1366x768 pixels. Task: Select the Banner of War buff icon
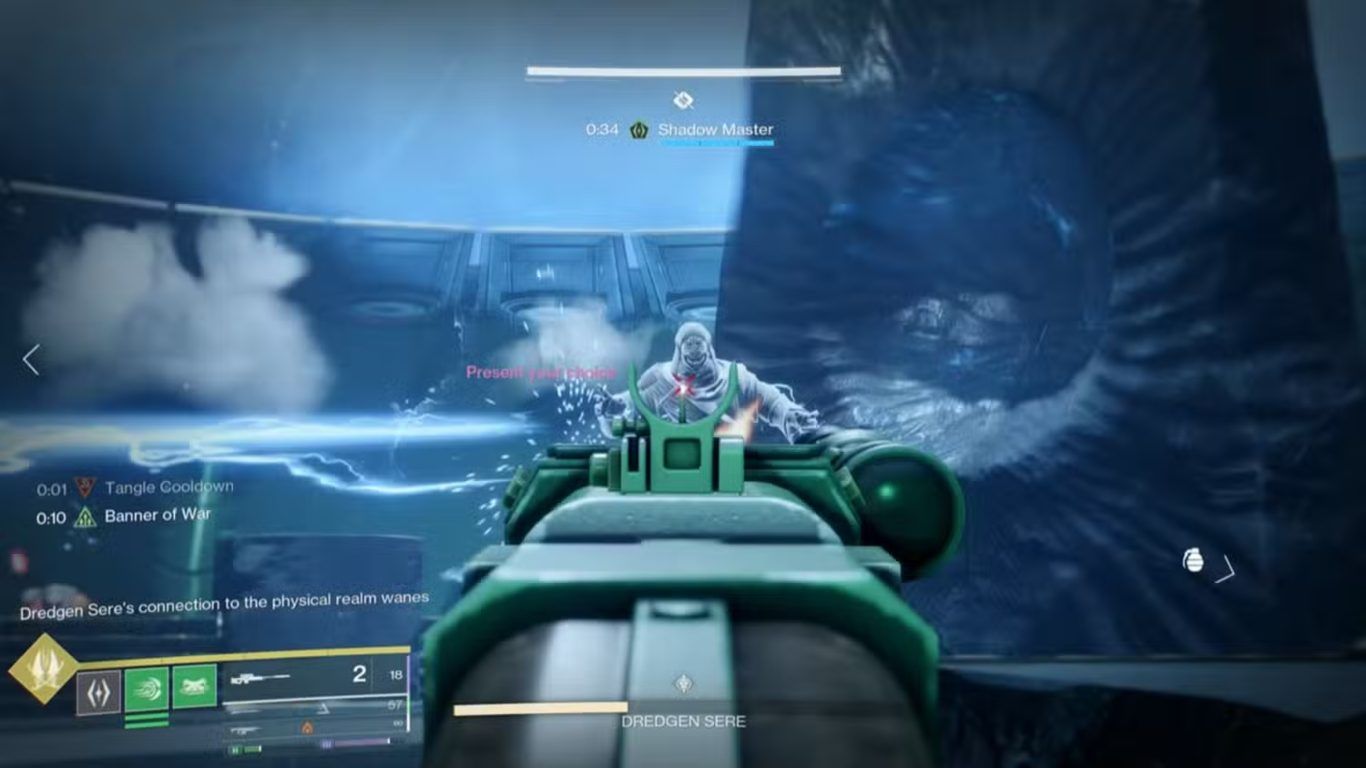(85, 517)
